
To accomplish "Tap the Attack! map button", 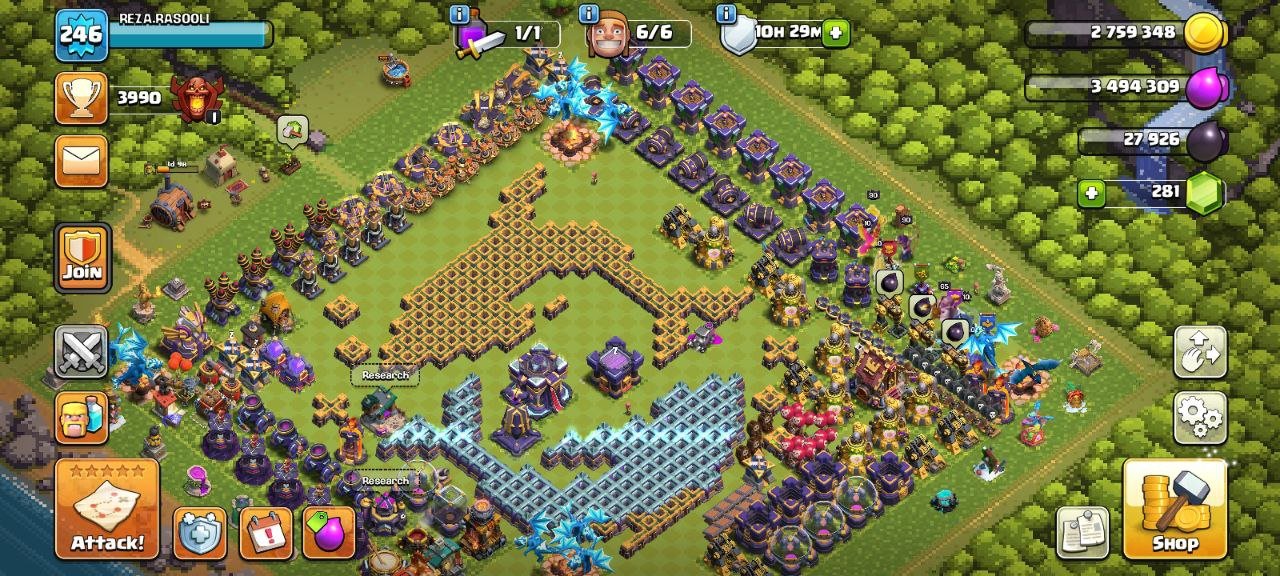I will pos(107,508).
